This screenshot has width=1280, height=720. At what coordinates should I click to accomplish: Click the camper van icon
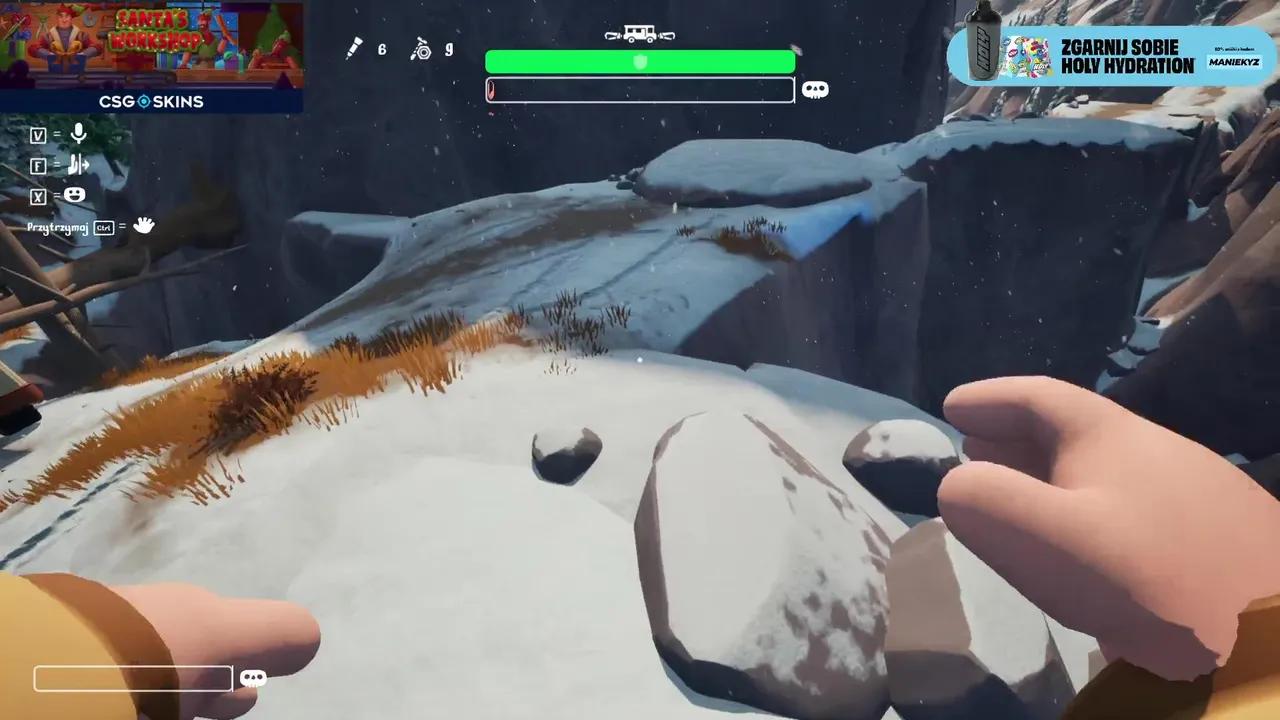[x=640, y=35]
